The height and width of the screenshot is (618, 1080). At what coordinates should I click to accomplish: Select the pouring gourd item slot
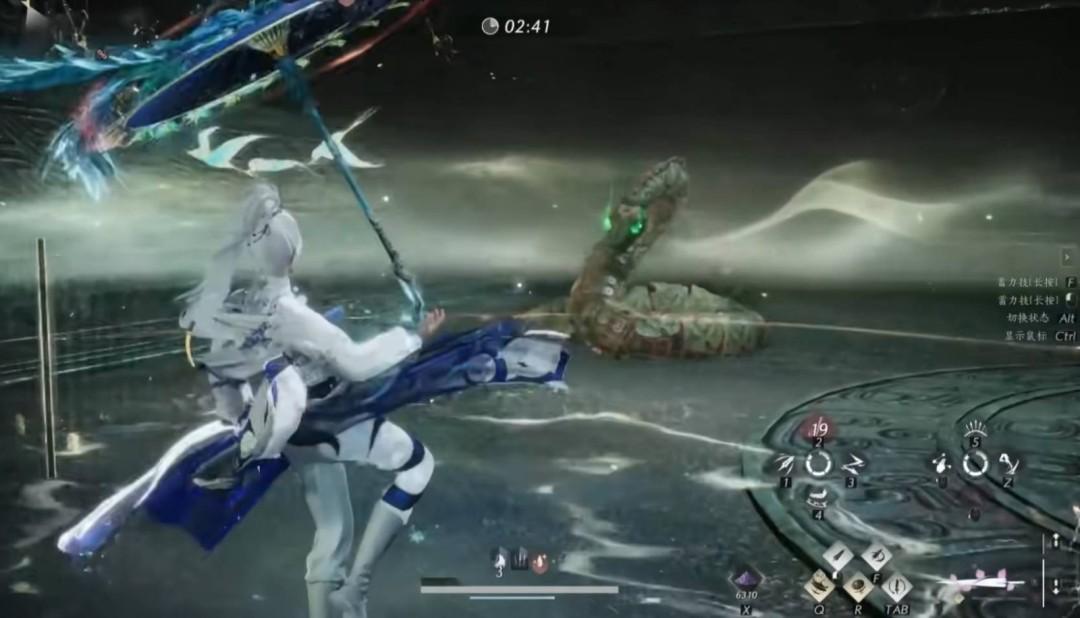(940, 463)
